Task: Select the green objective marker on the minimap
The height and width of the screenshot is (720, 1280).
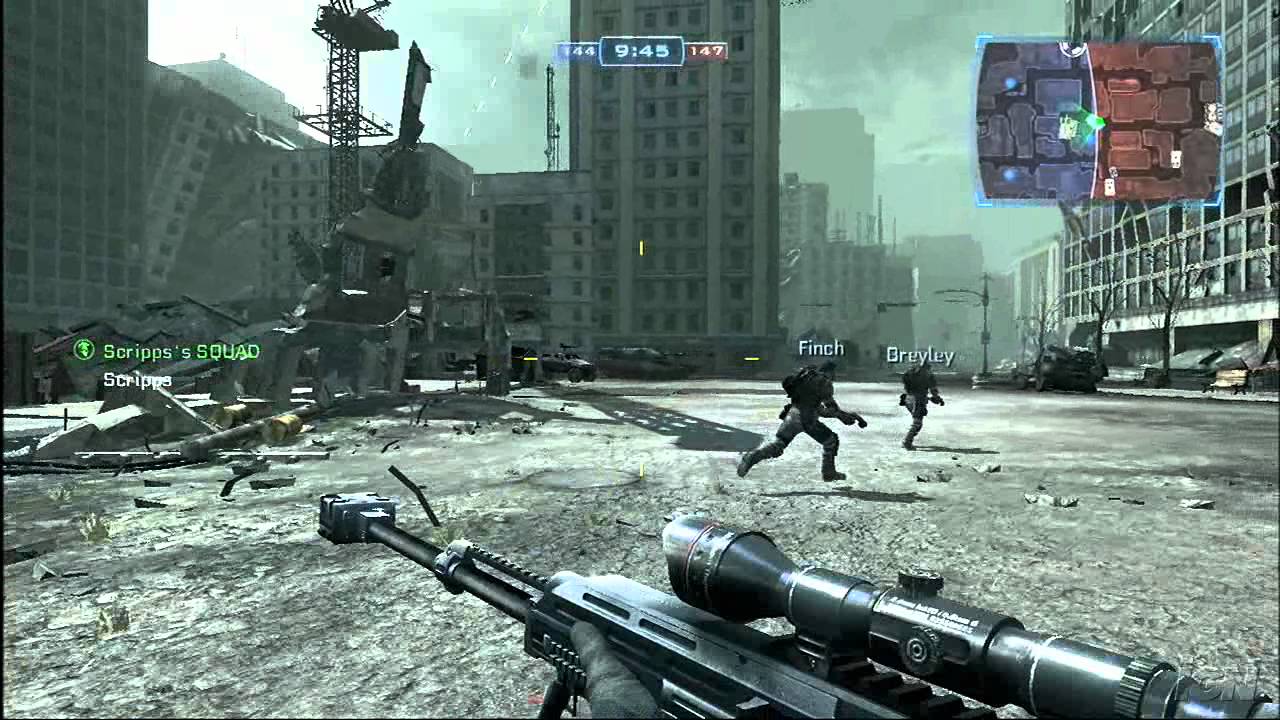Action: coord(1094,123)
